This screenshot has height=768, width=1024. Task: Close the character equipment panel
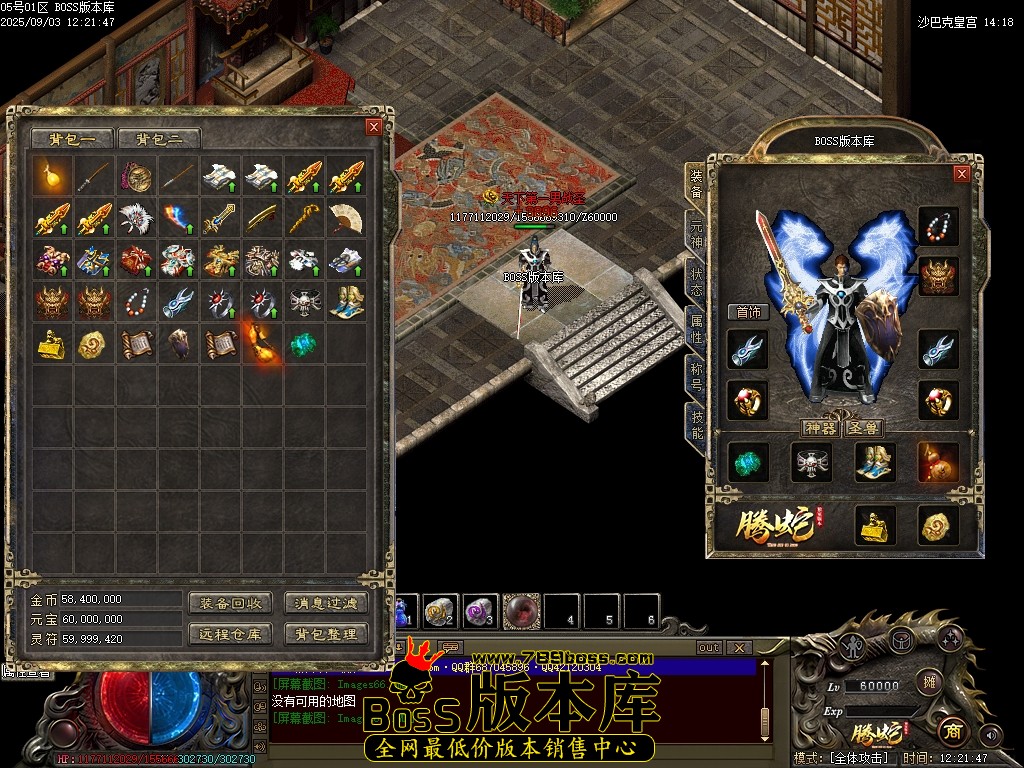961,174
